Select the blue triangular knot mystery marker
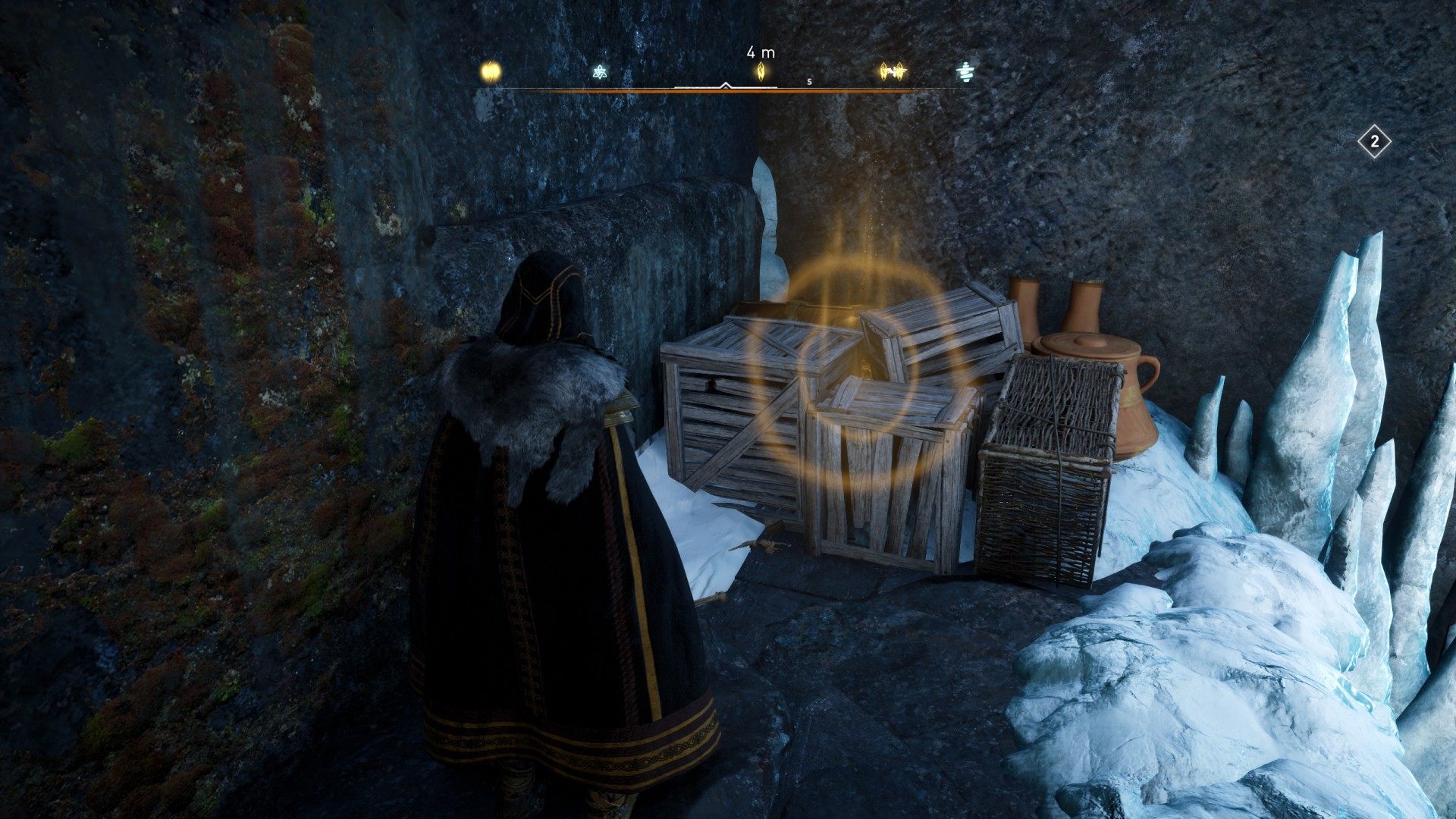 click(600, 72)
